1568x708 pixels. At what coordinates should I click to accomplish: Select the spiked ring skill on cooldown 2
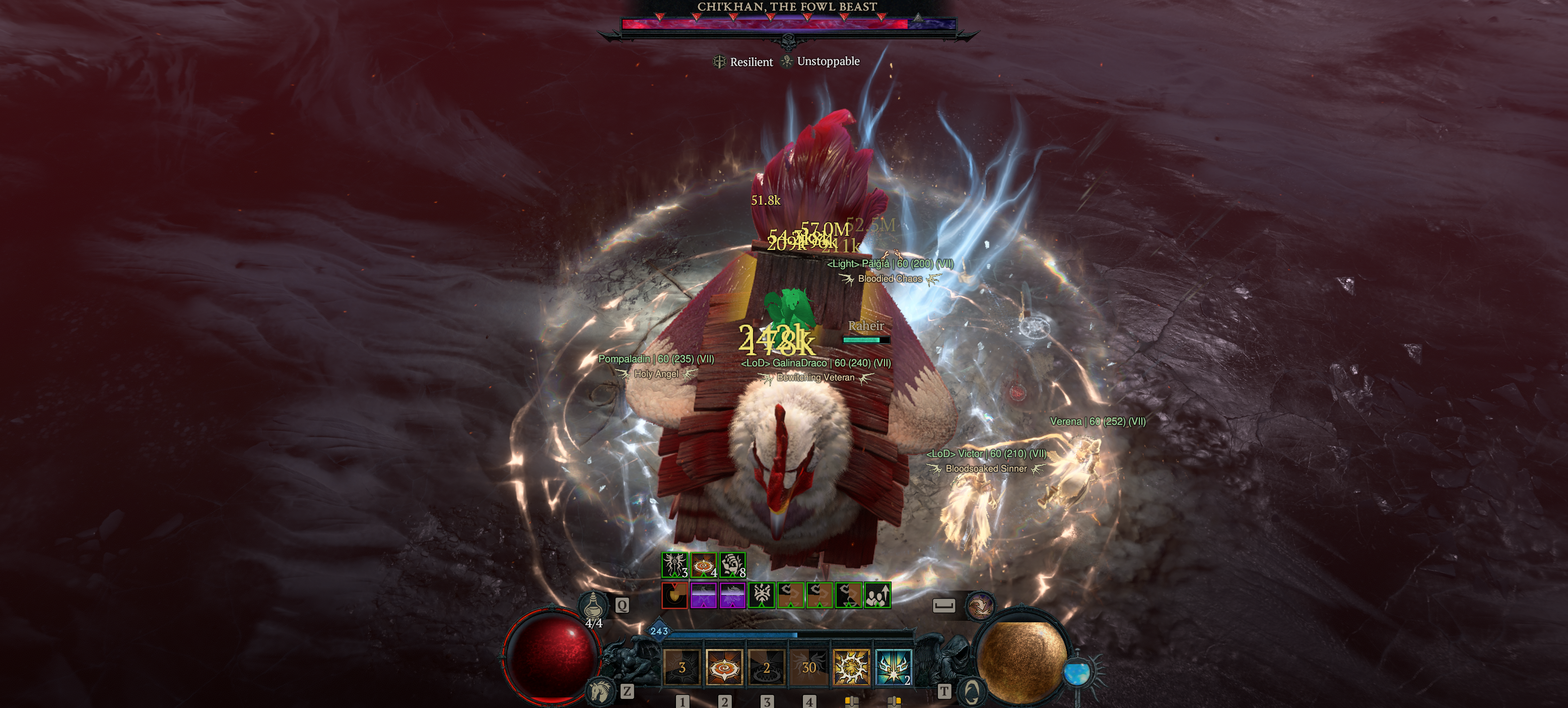(x=766, y=667)
